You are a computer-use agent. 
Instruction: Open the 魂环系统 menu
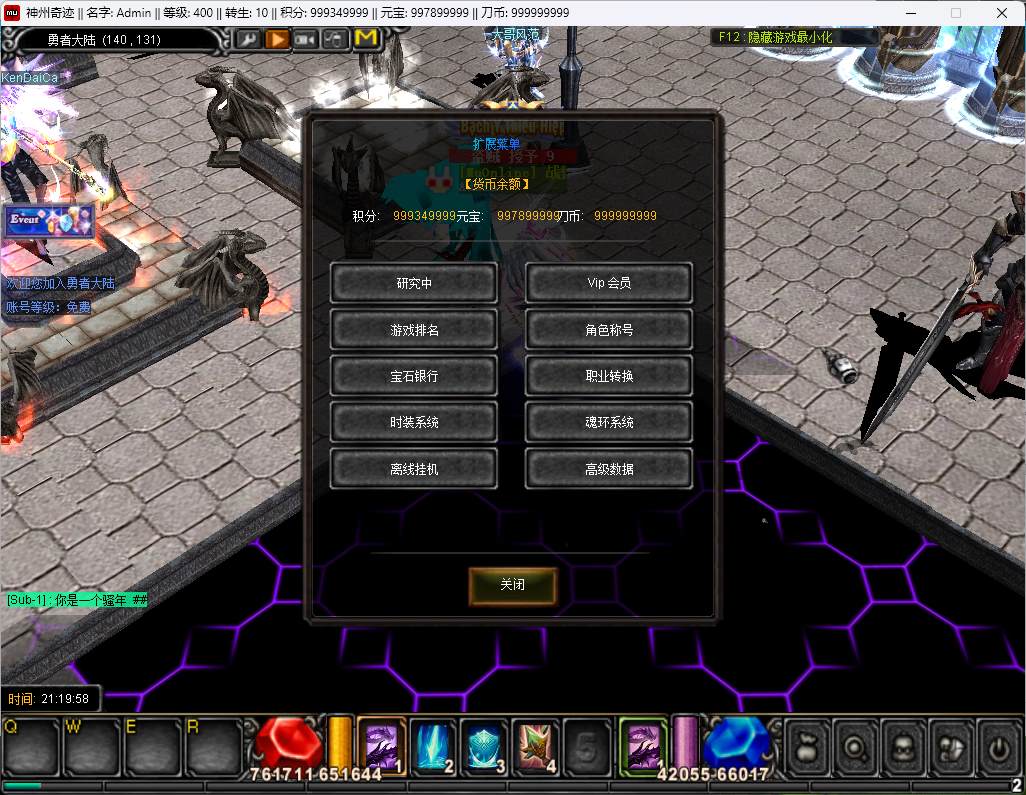[608, 422]
